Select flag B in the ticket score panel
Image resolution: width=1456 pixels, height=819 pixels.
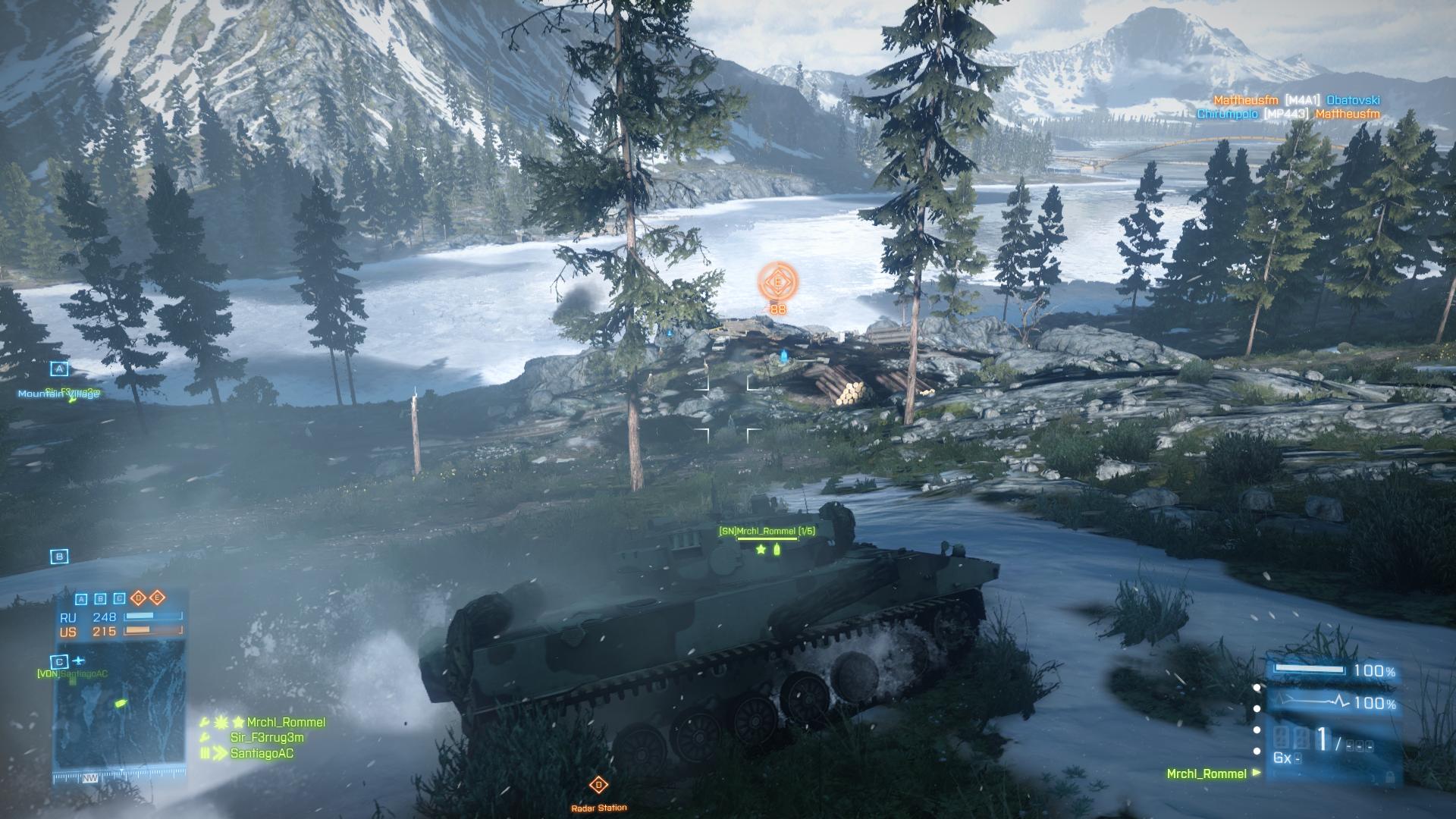coord(101,599)
